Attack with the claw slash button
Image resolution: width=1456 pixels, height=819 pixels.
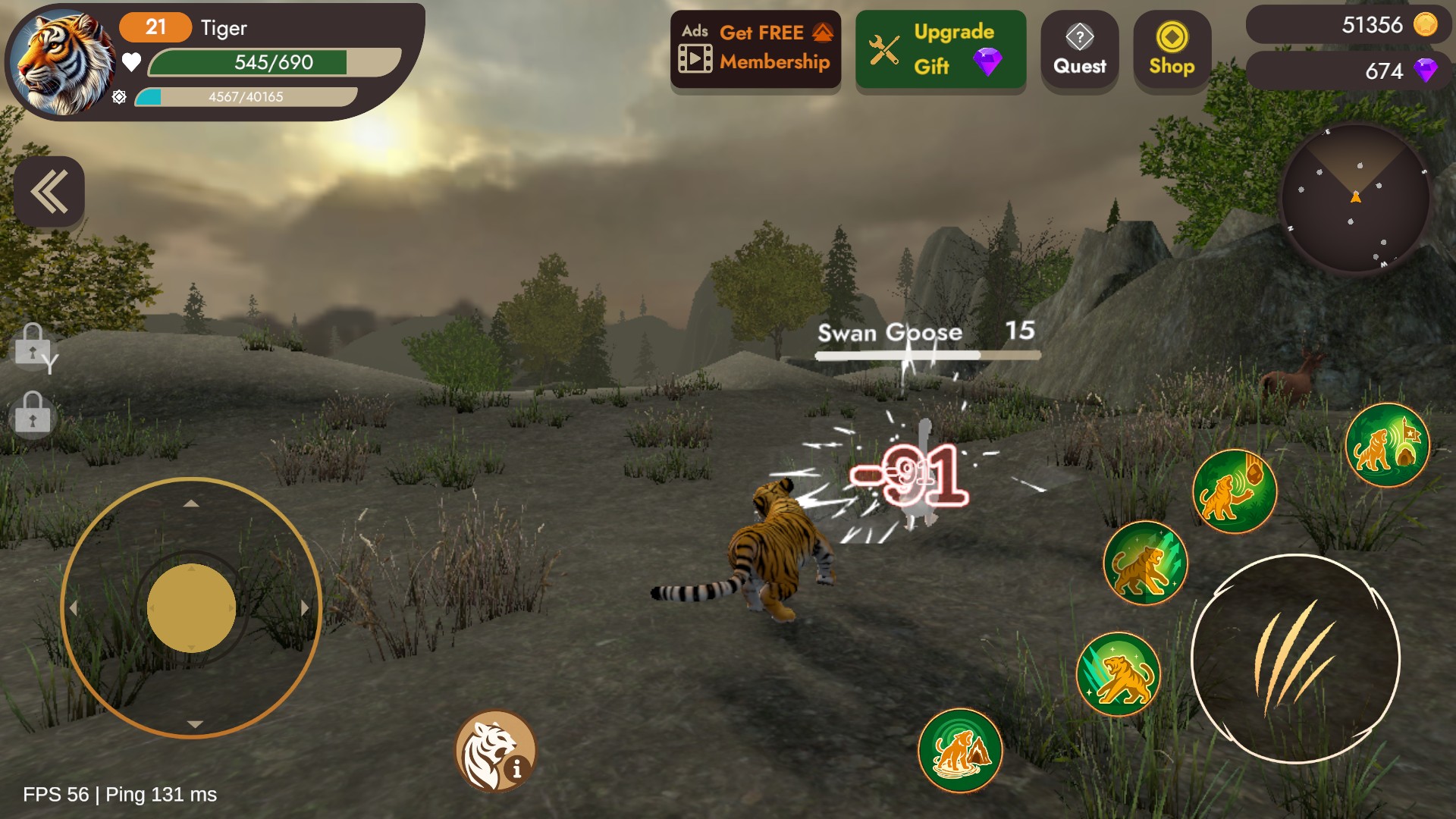(x=1295, y=658)
